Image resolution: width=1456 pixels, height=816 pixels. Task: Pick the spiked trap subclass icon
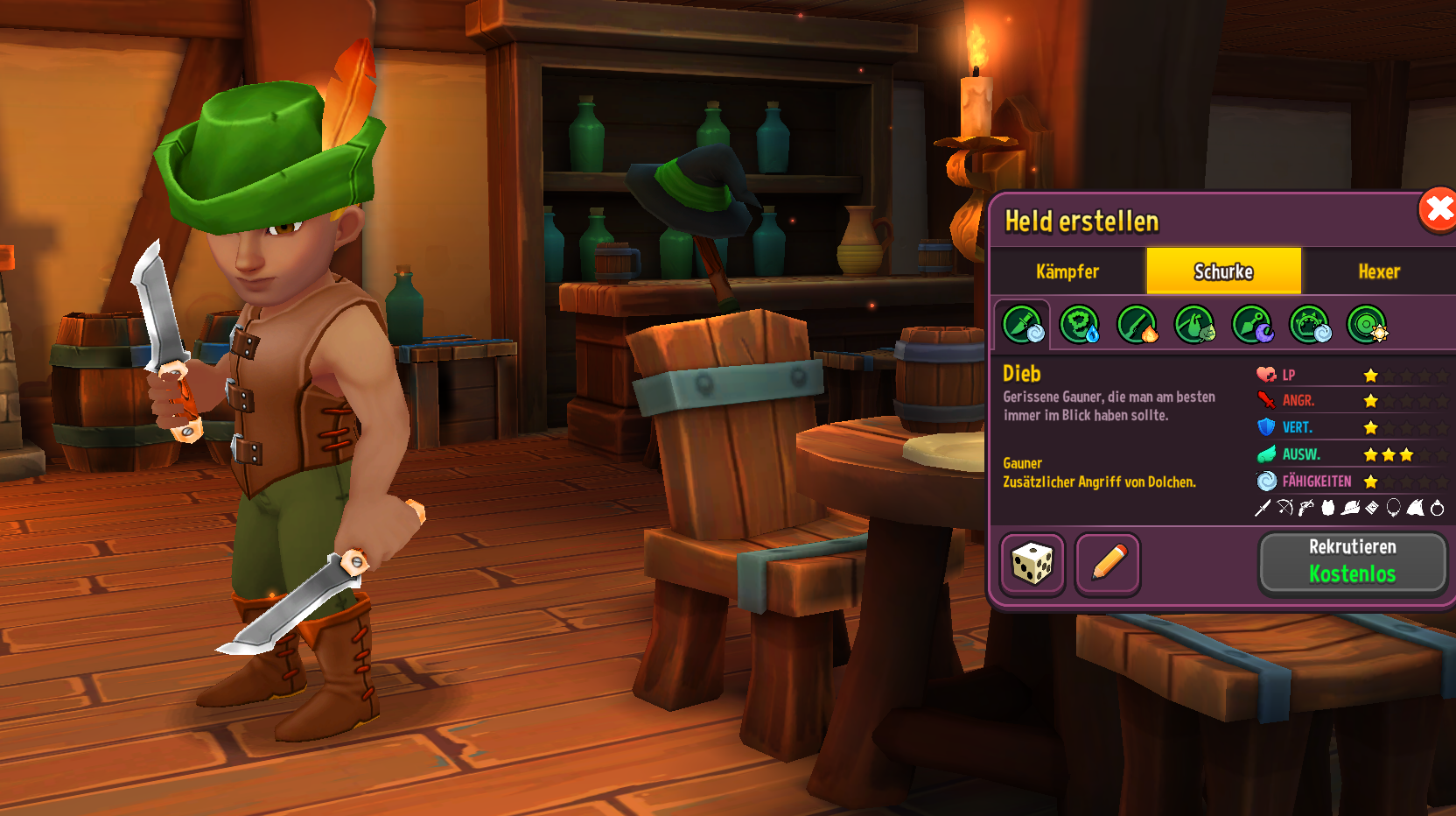pyautogui.click(x=1310, y=325)
